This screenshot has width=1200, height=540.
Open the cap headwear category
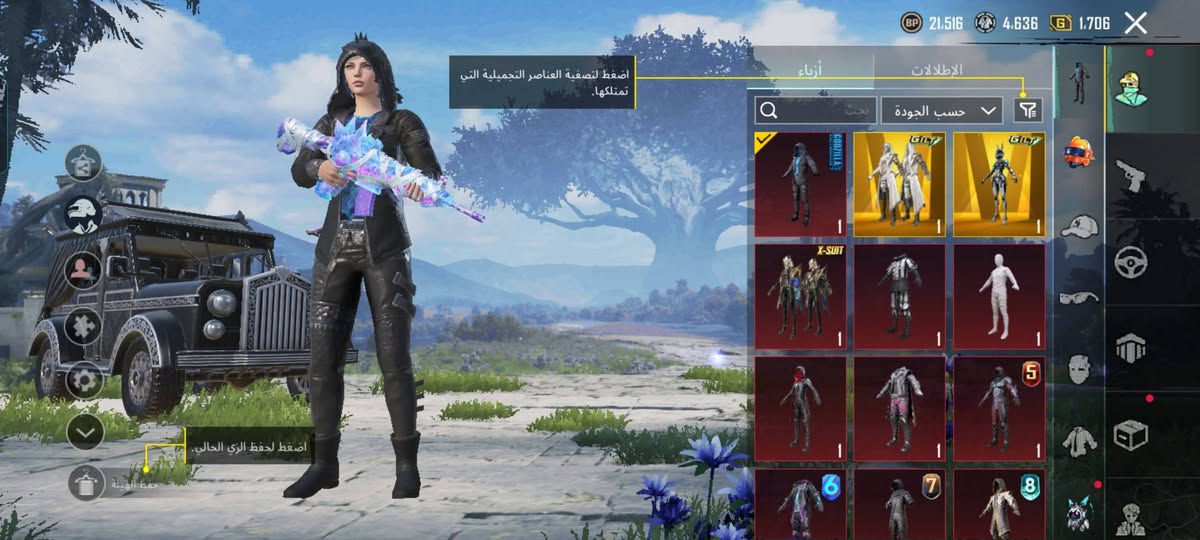click(x=1078, y=227)
